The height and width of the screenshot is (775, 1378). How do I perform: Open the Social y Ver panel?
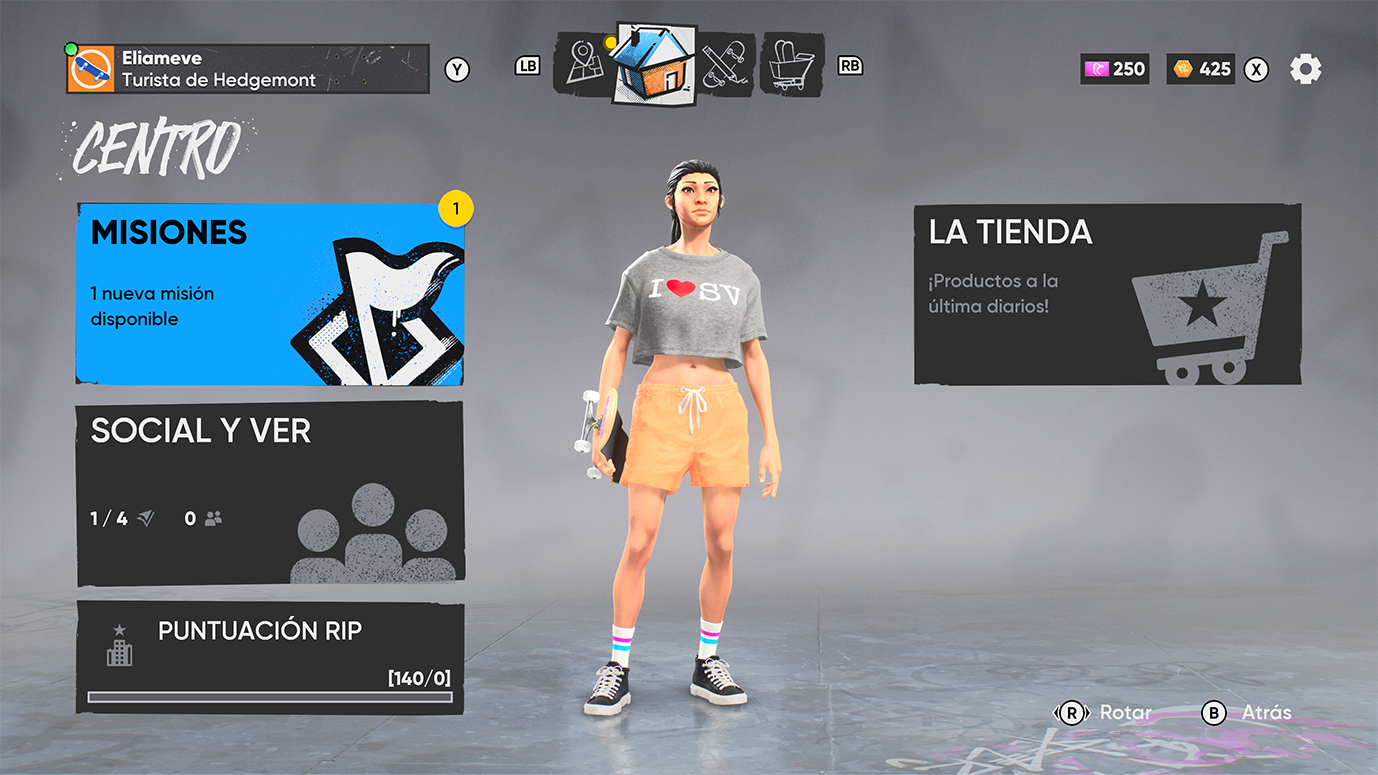tap(270, 494)
